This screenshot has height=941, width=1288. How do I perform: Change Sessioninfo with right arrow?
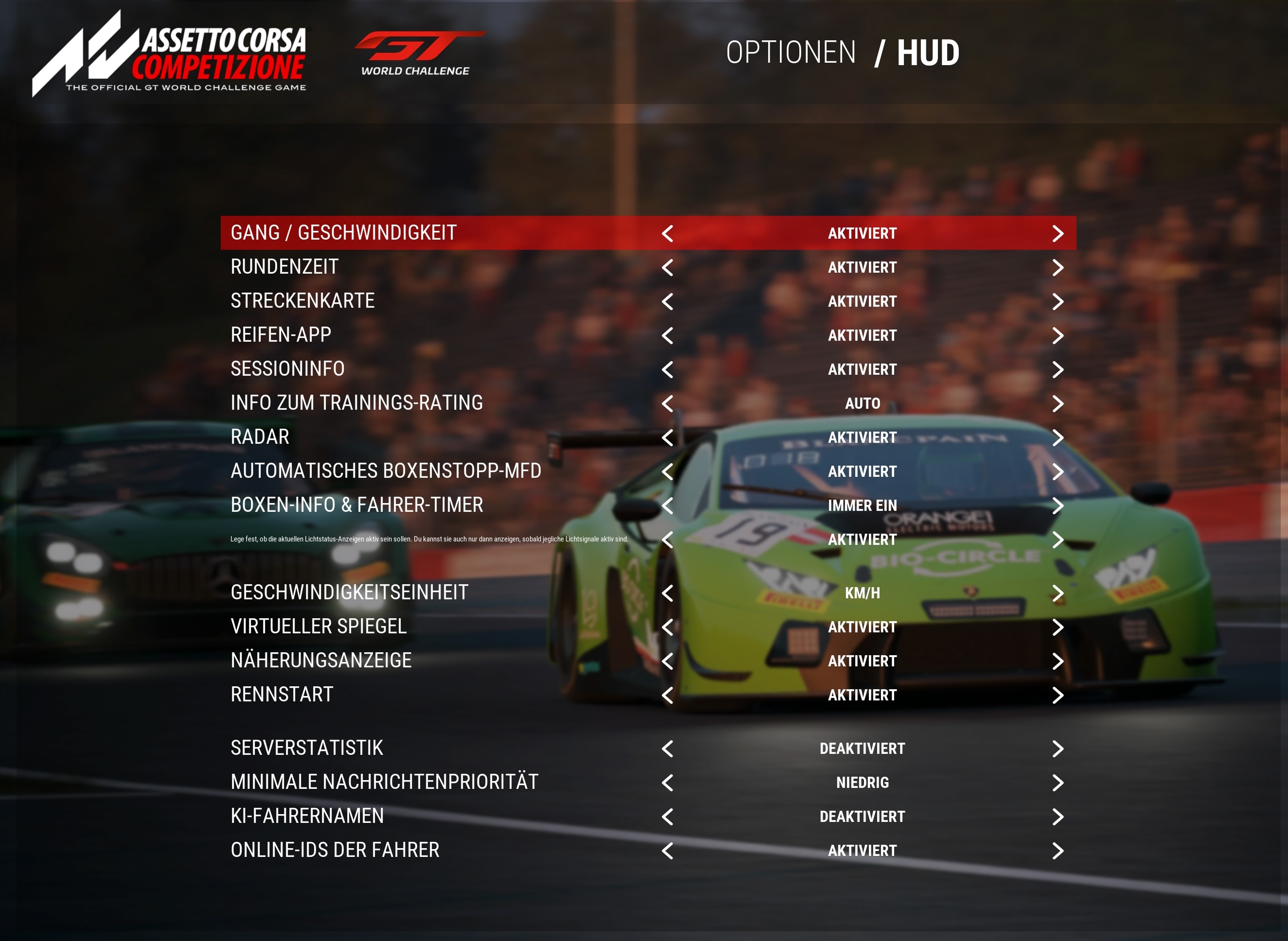(1057, 370)
